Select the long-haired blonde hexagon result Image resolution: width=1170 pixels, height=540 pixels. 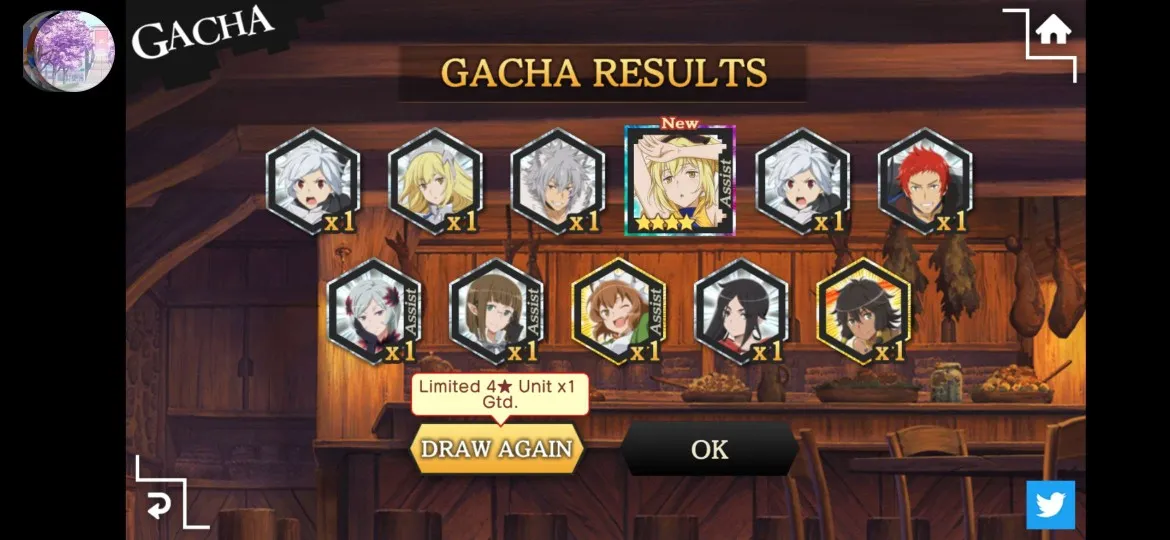(x=435, y=182)
